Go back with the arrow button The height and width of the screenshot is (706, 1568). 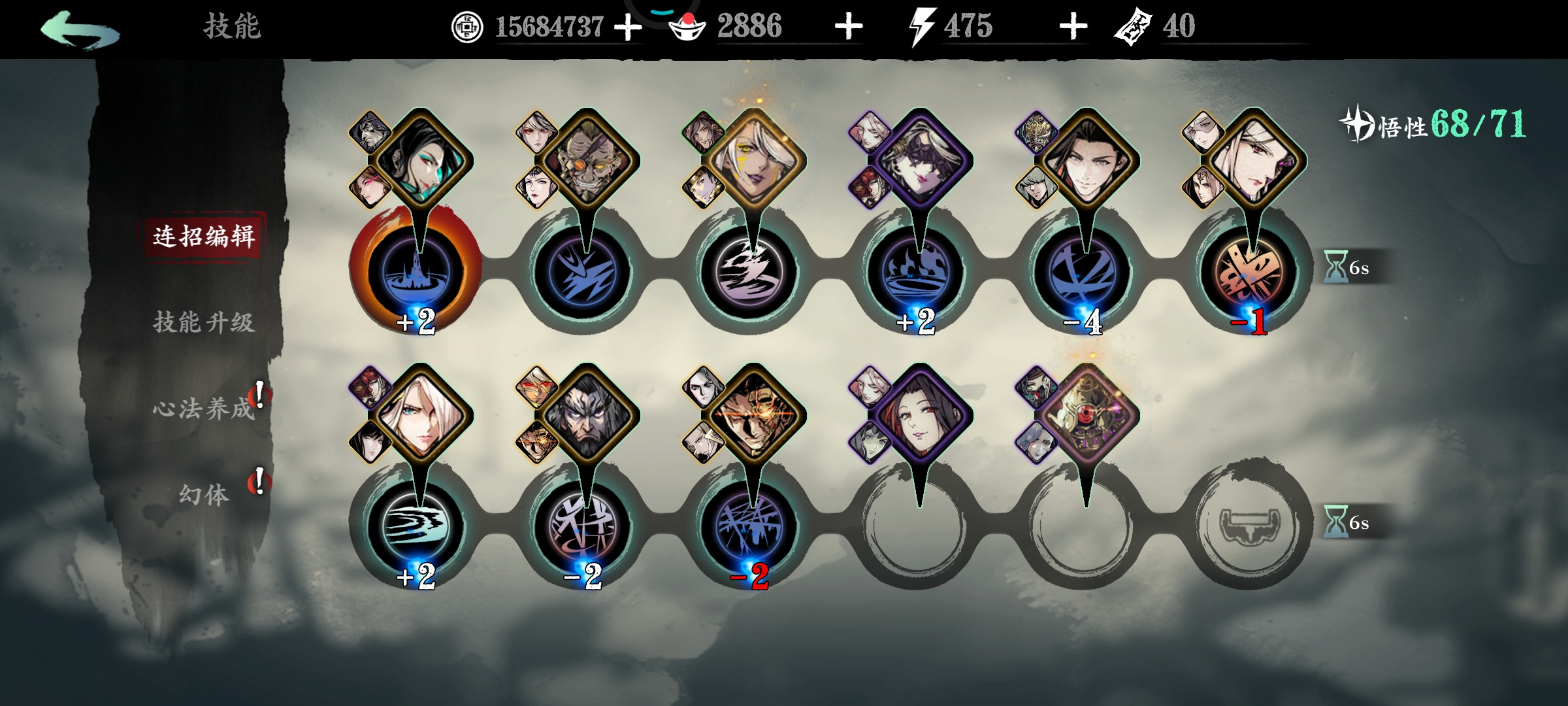80,29
